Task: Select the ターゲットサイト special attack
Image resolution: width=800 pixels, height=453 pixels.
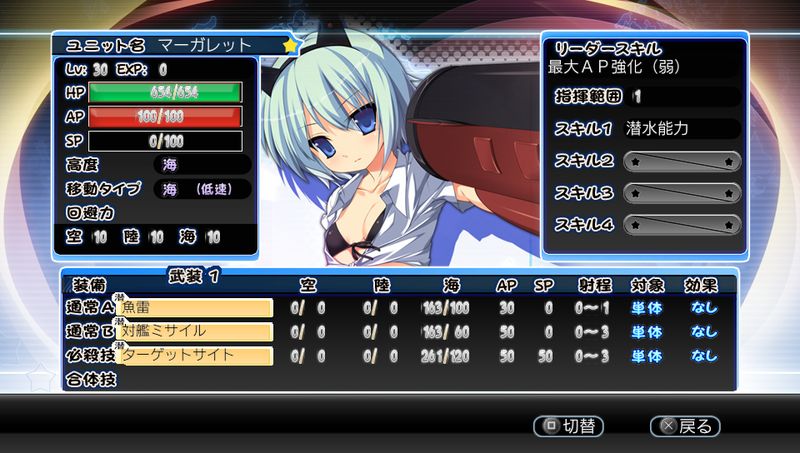Action: (195, 355)
